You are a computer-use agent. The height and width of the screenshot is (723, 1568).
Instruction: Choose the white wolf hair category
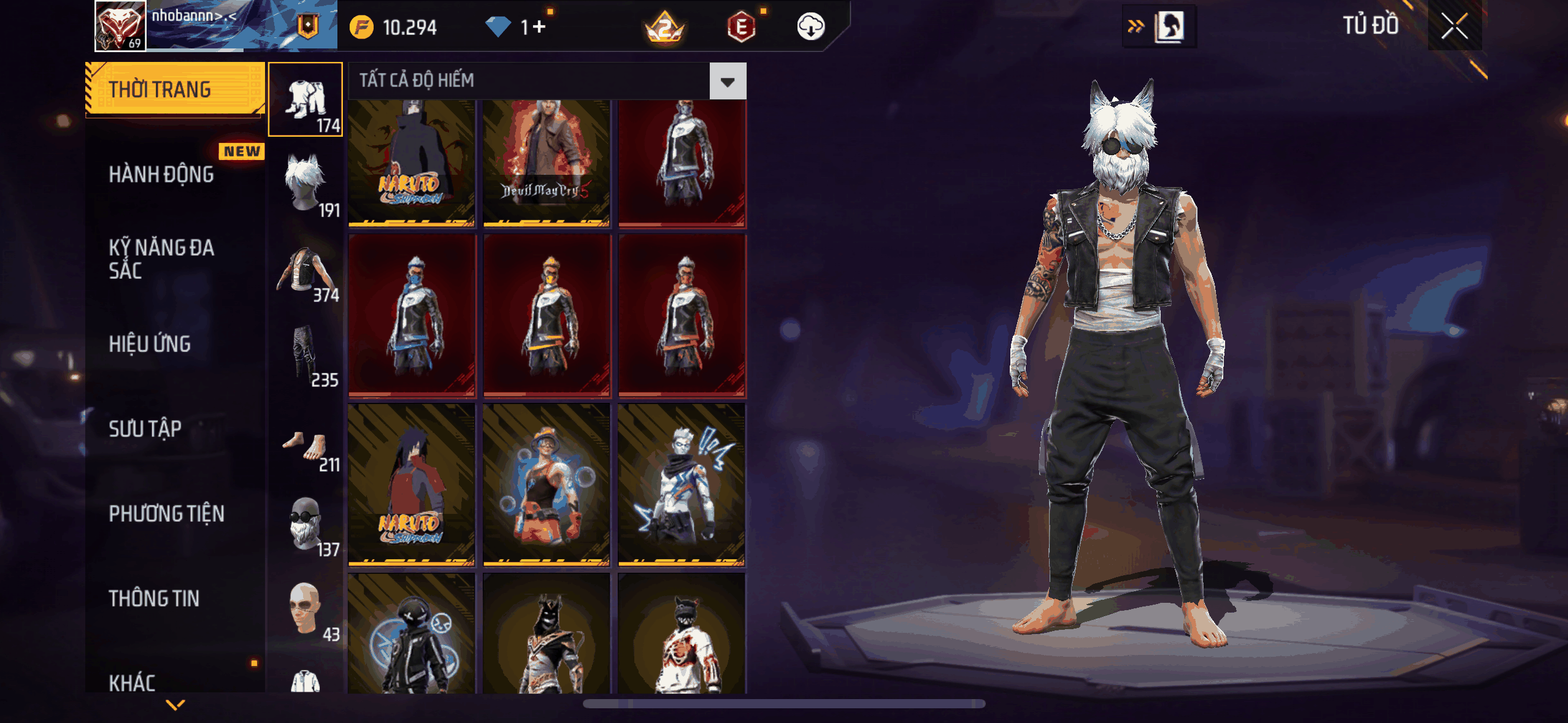[306, 184]
